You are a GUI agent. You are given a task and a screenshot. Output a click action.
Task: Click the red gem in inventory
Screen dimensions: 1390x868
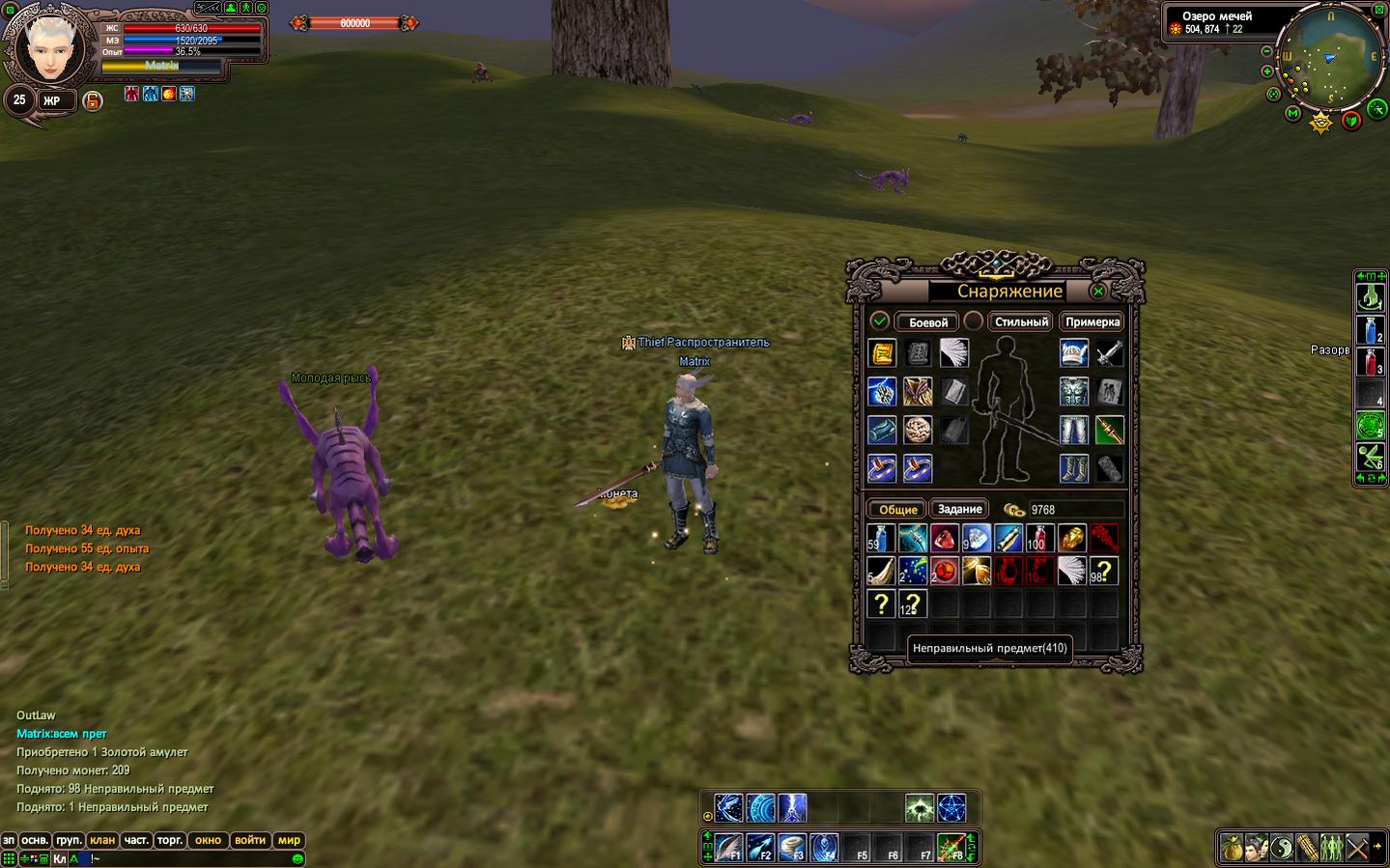click(x=944, y=538)
